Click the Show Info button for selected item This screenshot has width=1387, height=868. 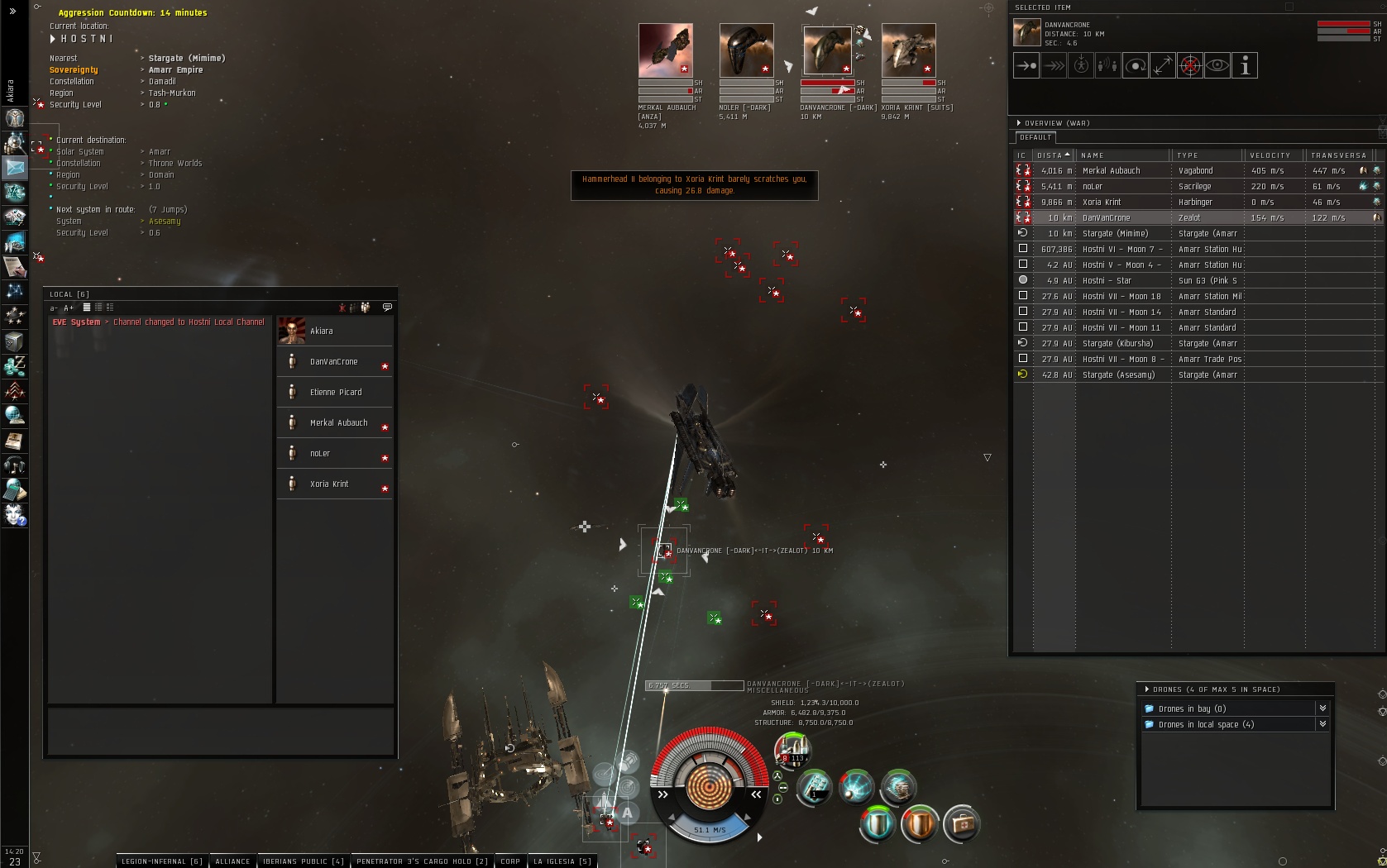tap(1245, 66)
